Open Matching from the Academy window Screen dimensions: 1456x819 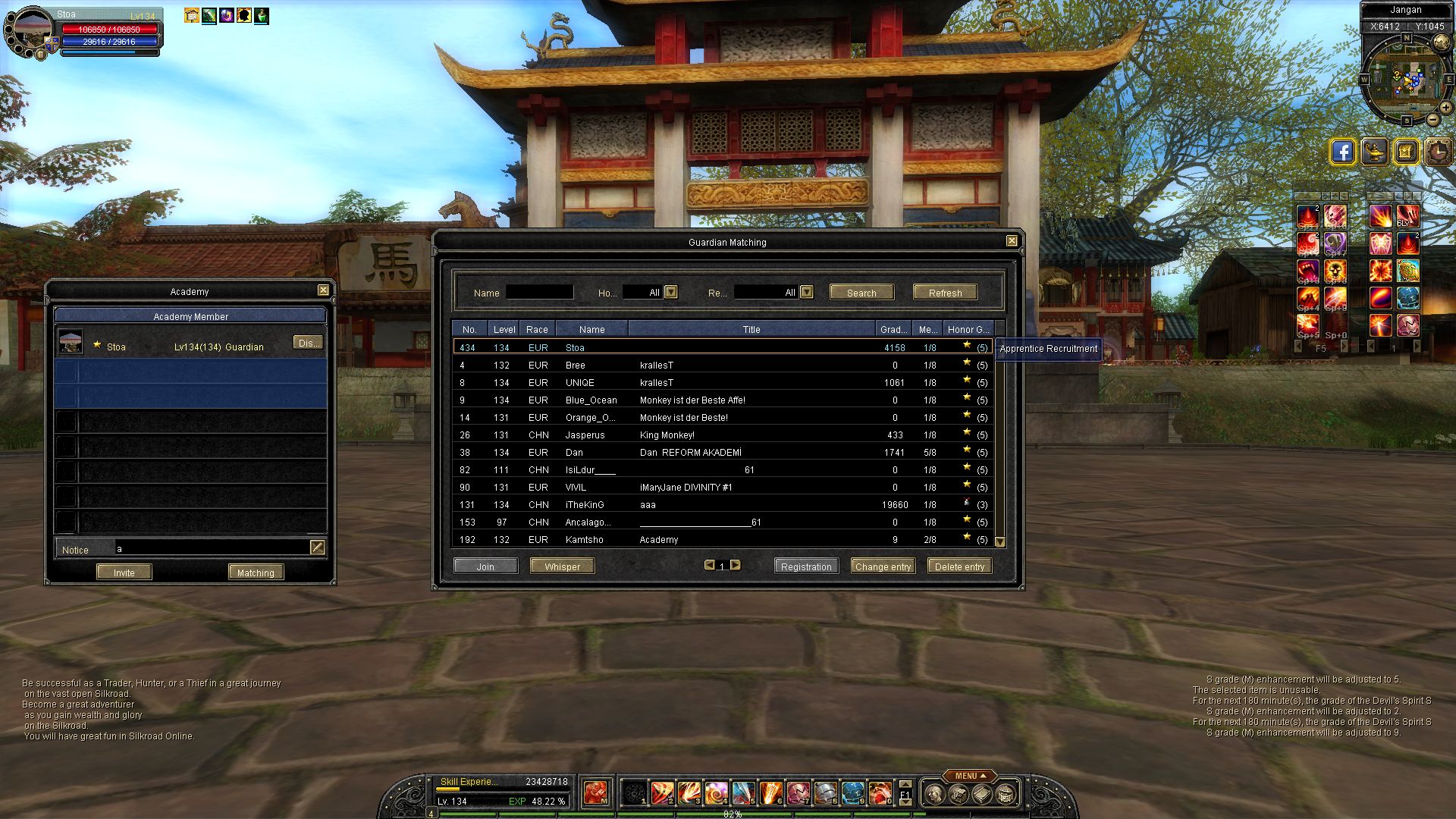point(256,573)
